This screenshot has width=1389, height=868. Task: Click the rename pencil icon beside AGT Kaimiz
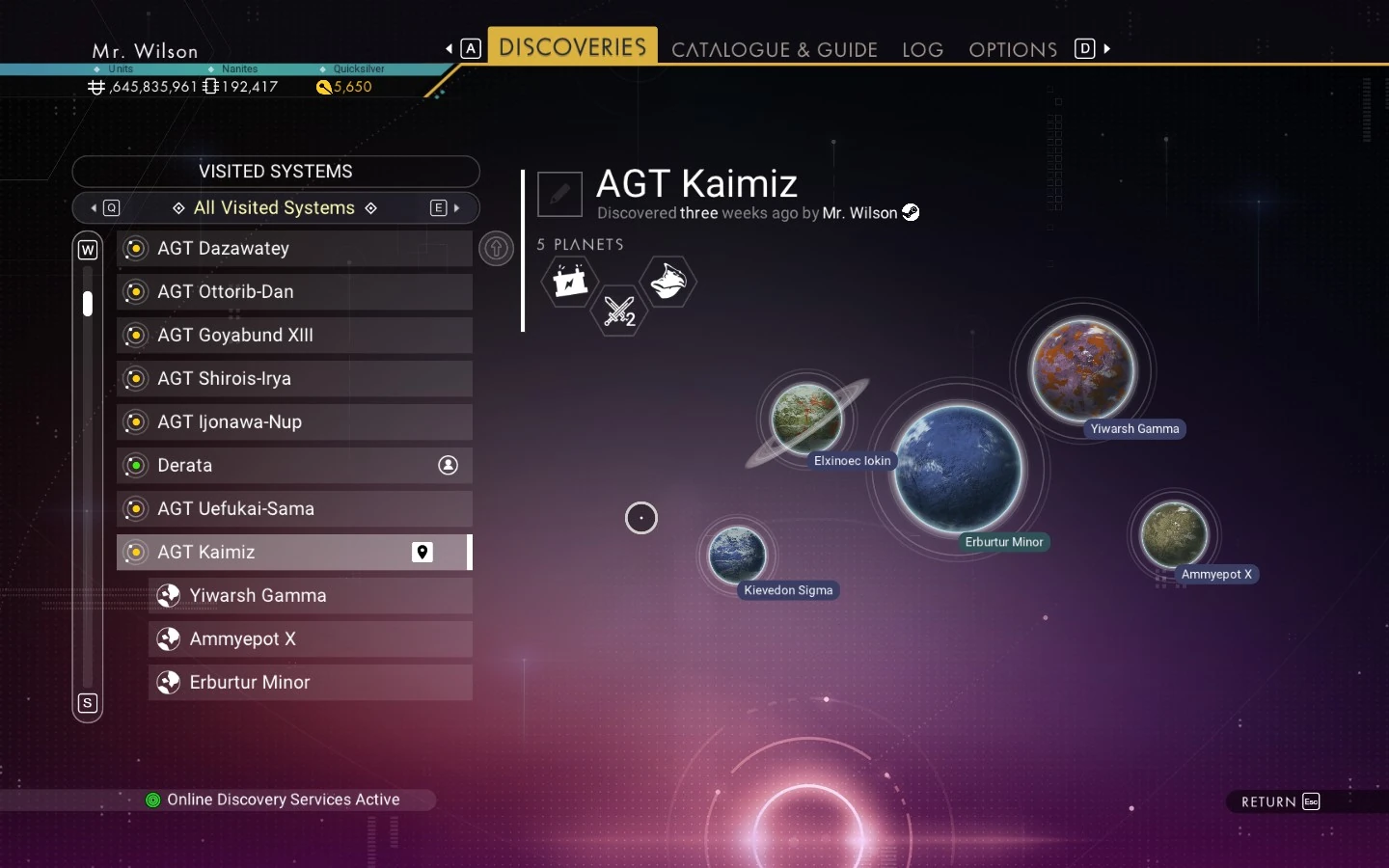(559, 194)
